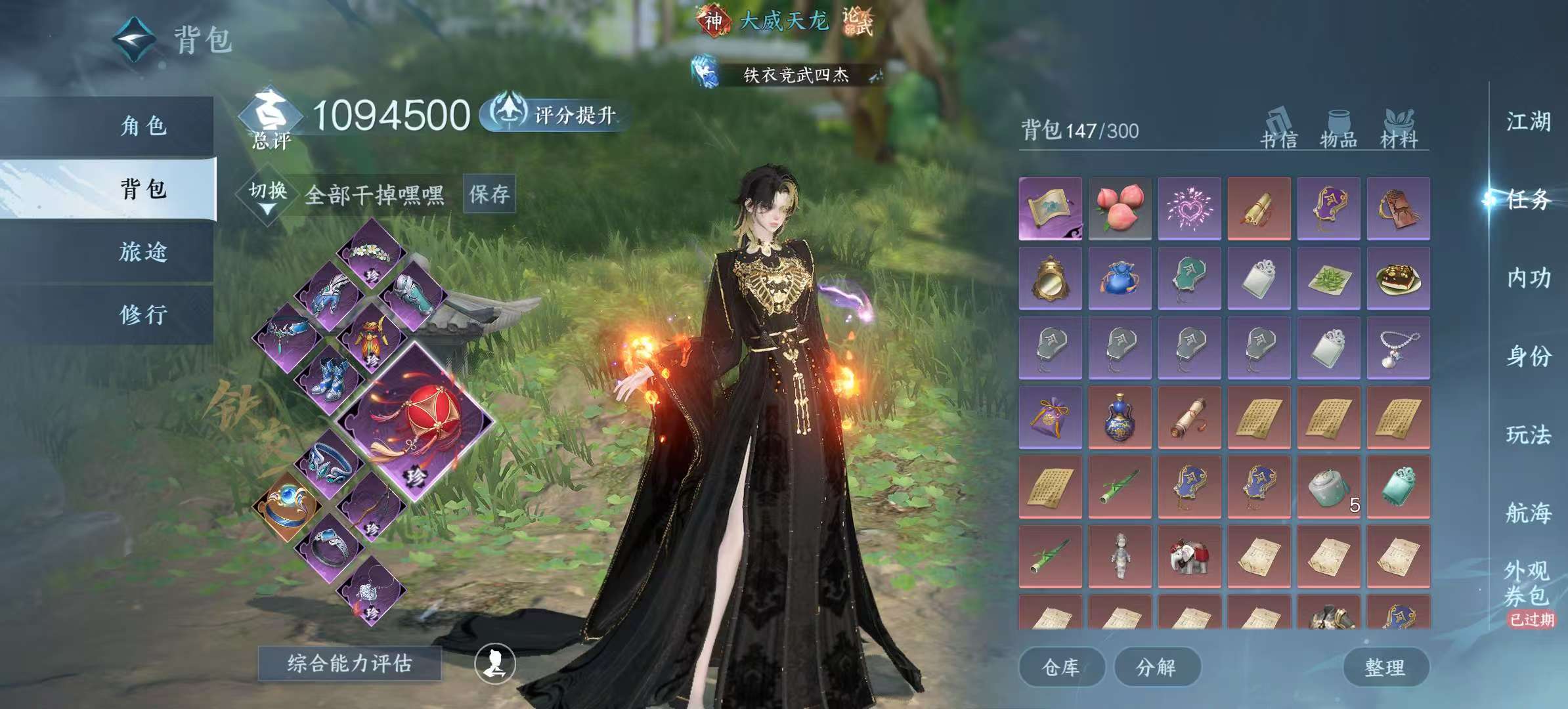Image resolution: width=1568 pixels, height=709 pixels.
Task: Select the red lantern weapon slot
Action: [414, 421]
